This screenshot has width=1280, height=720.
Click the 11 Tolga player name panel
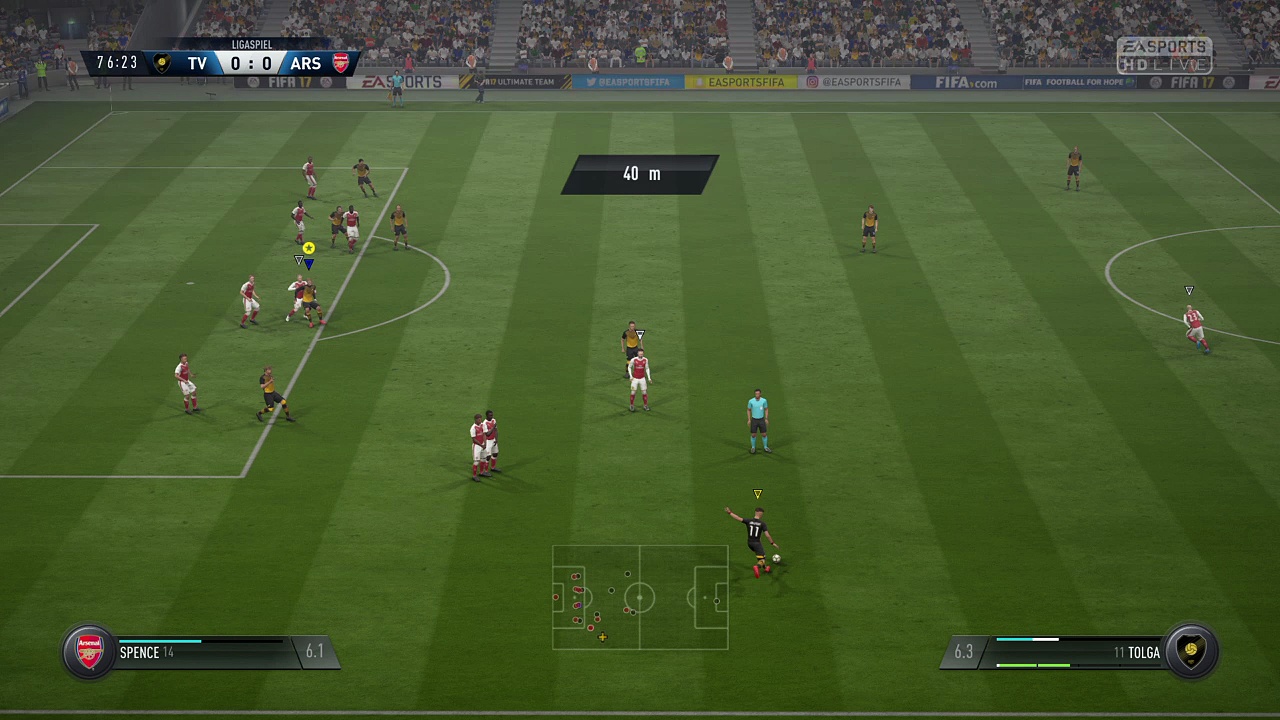1078,653
